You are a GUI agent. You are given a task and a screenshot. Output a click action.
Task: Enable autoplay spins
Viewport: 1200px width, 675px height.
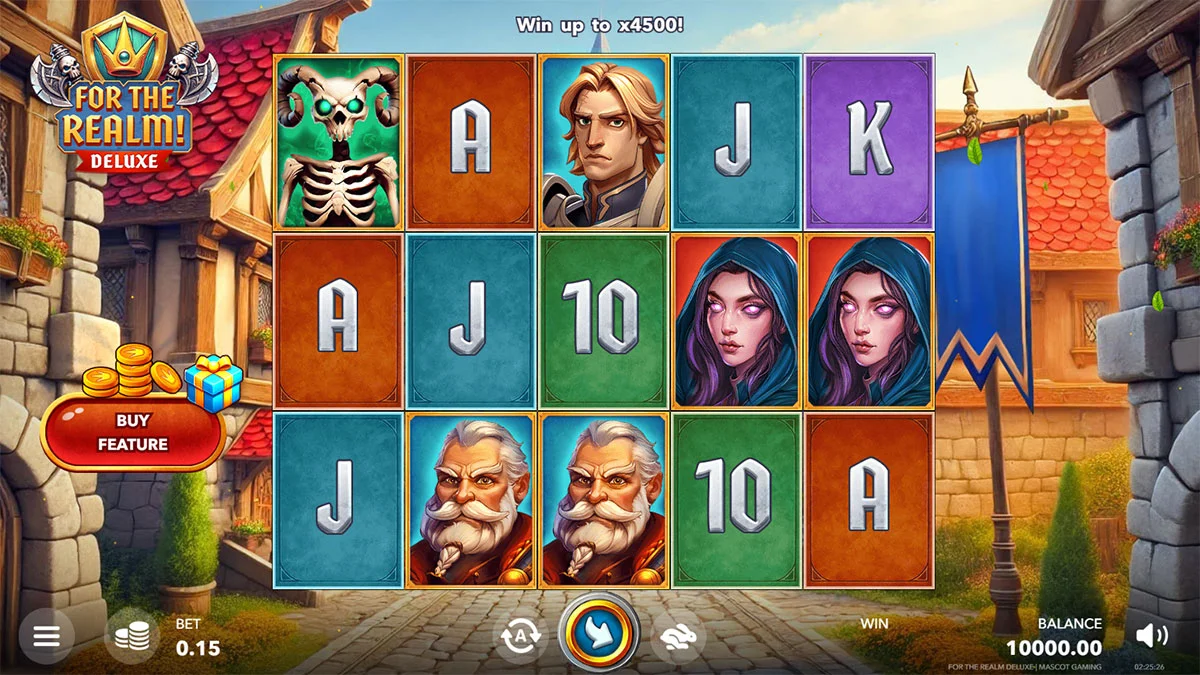pos(521,636)
